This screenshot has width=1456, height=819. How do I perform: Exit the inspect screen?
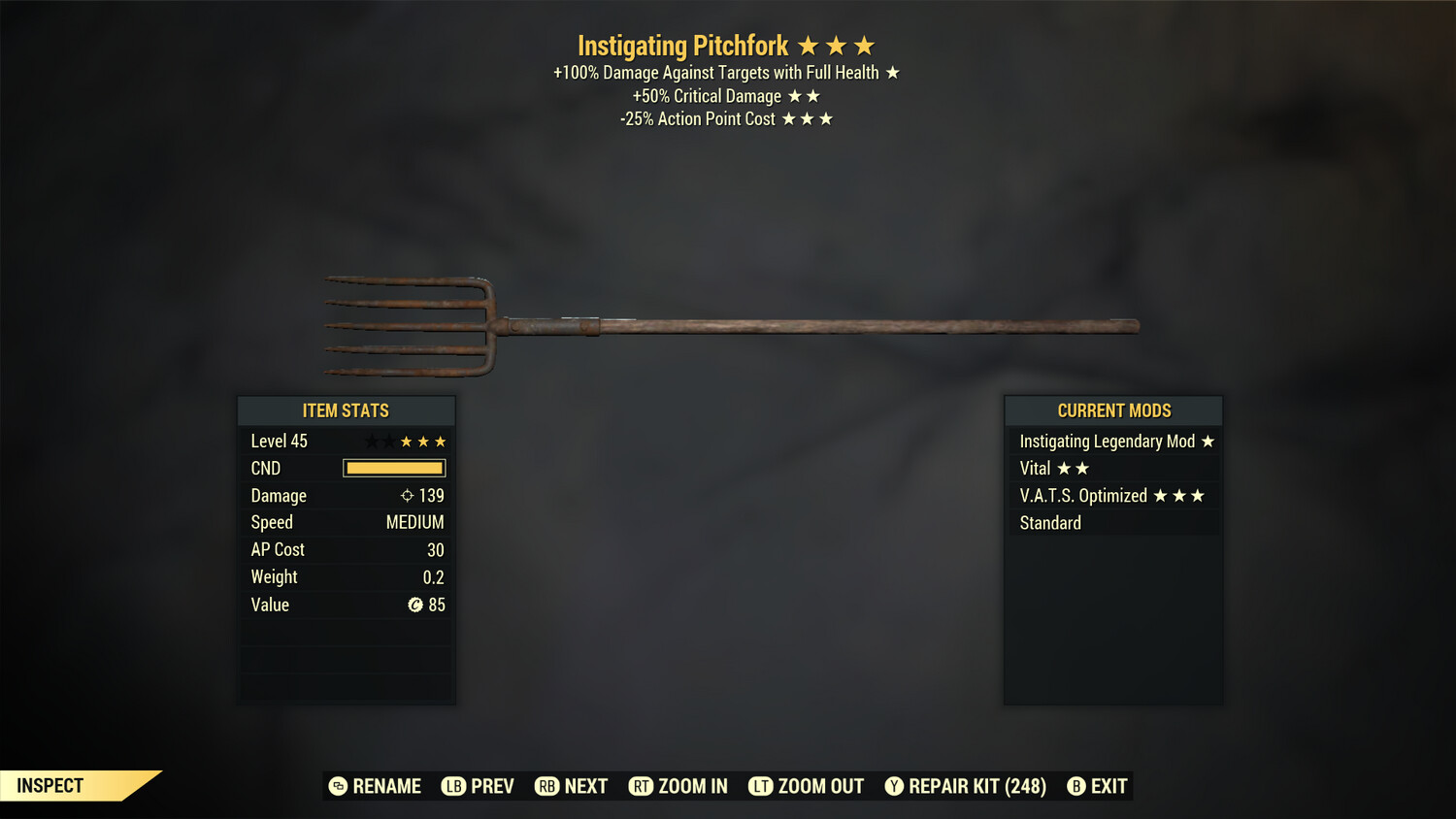[1098, 786]
